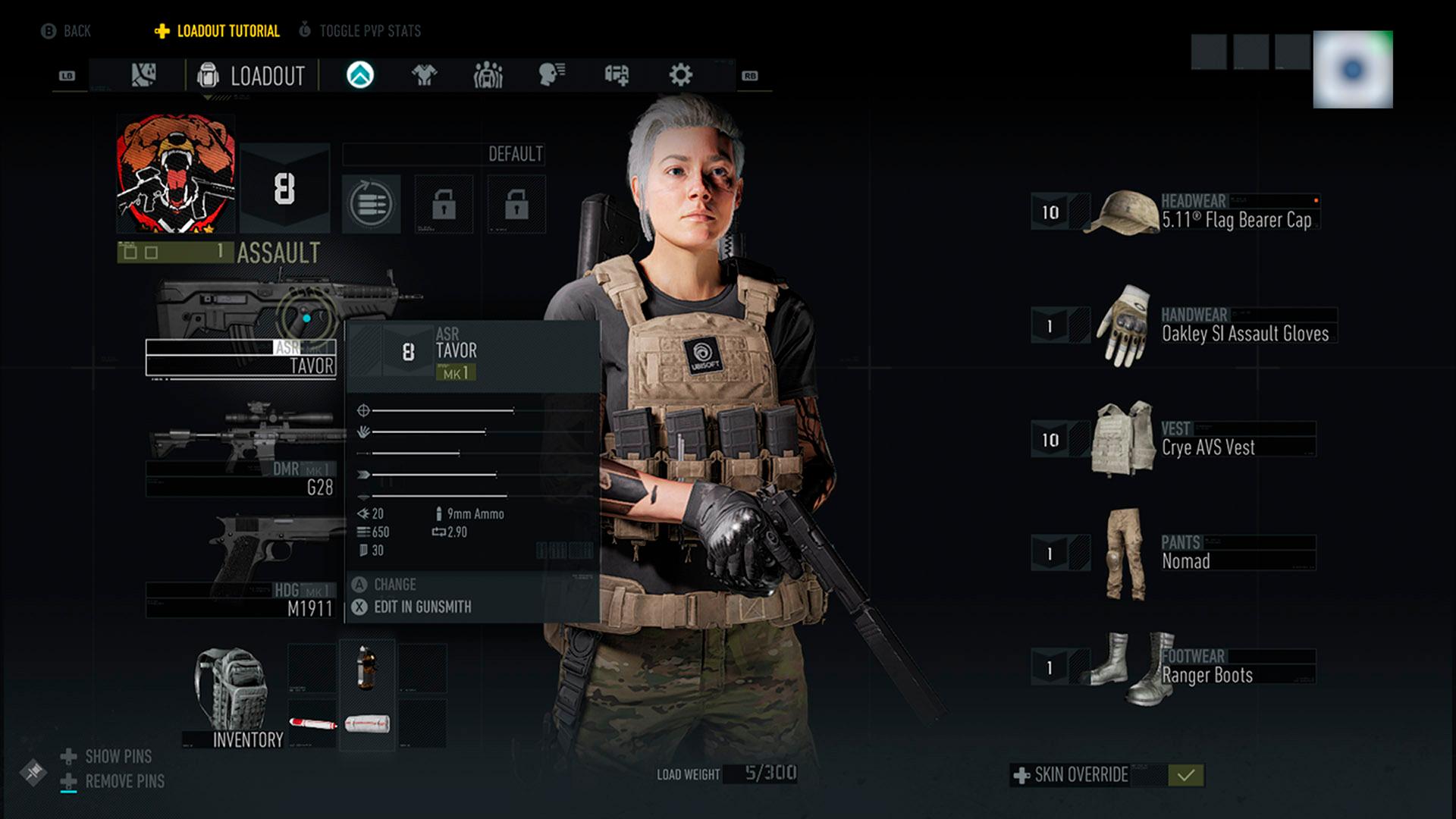The width and height of the screenshot is (1456, 819).
Task: Select the Ranger Boots footwear slot
Action: [1206, 667]
